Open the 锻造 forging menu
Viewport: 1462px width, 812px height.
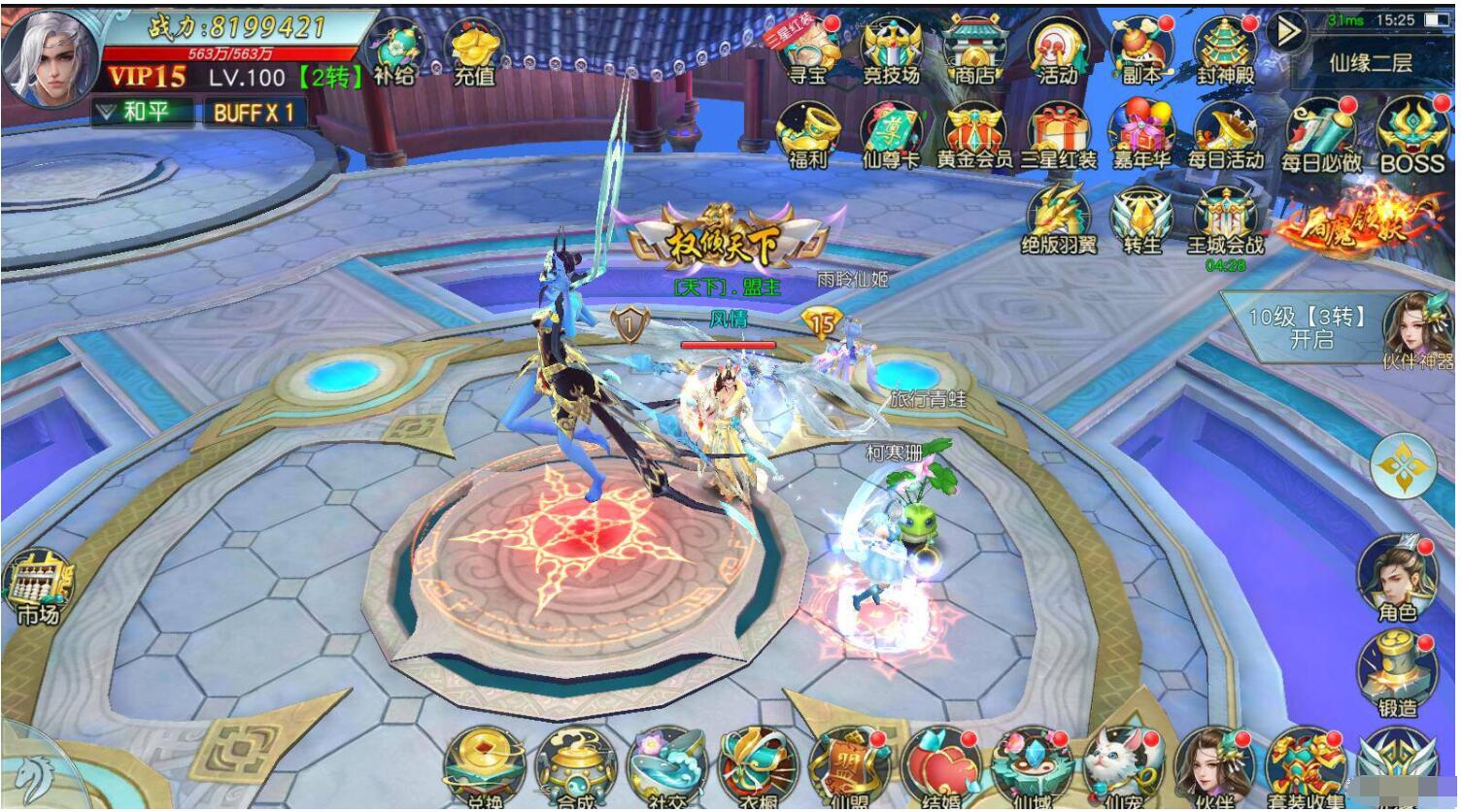1397,672
